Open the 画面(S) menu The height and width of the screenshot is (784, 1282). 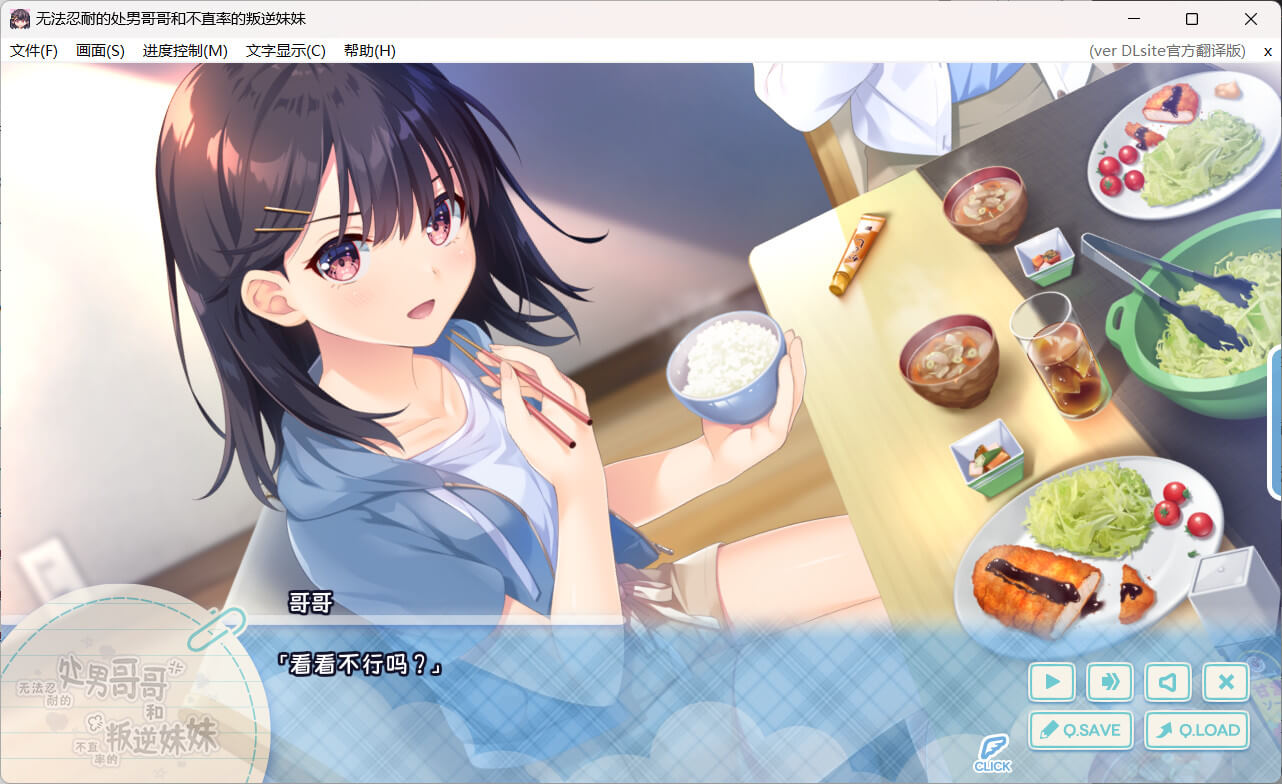[x=100, y=51]
